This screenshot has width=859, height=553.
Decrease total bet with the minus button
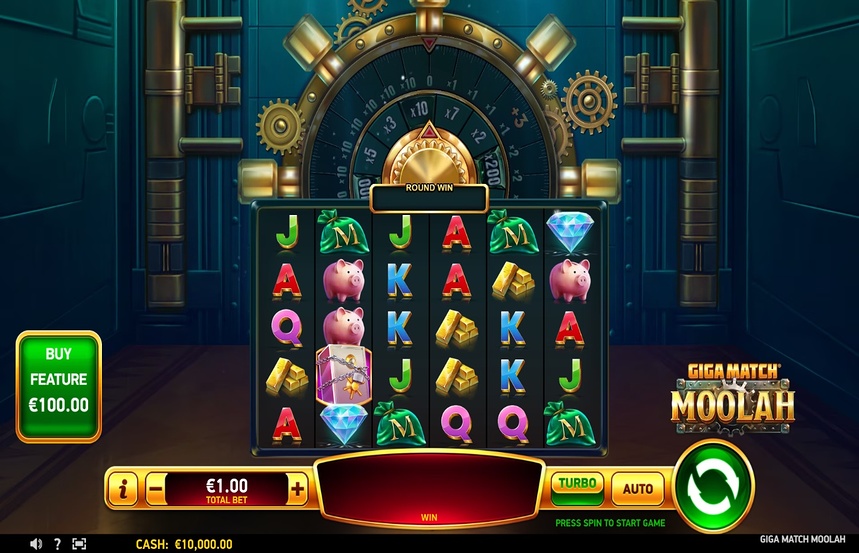tap(155, 489)
